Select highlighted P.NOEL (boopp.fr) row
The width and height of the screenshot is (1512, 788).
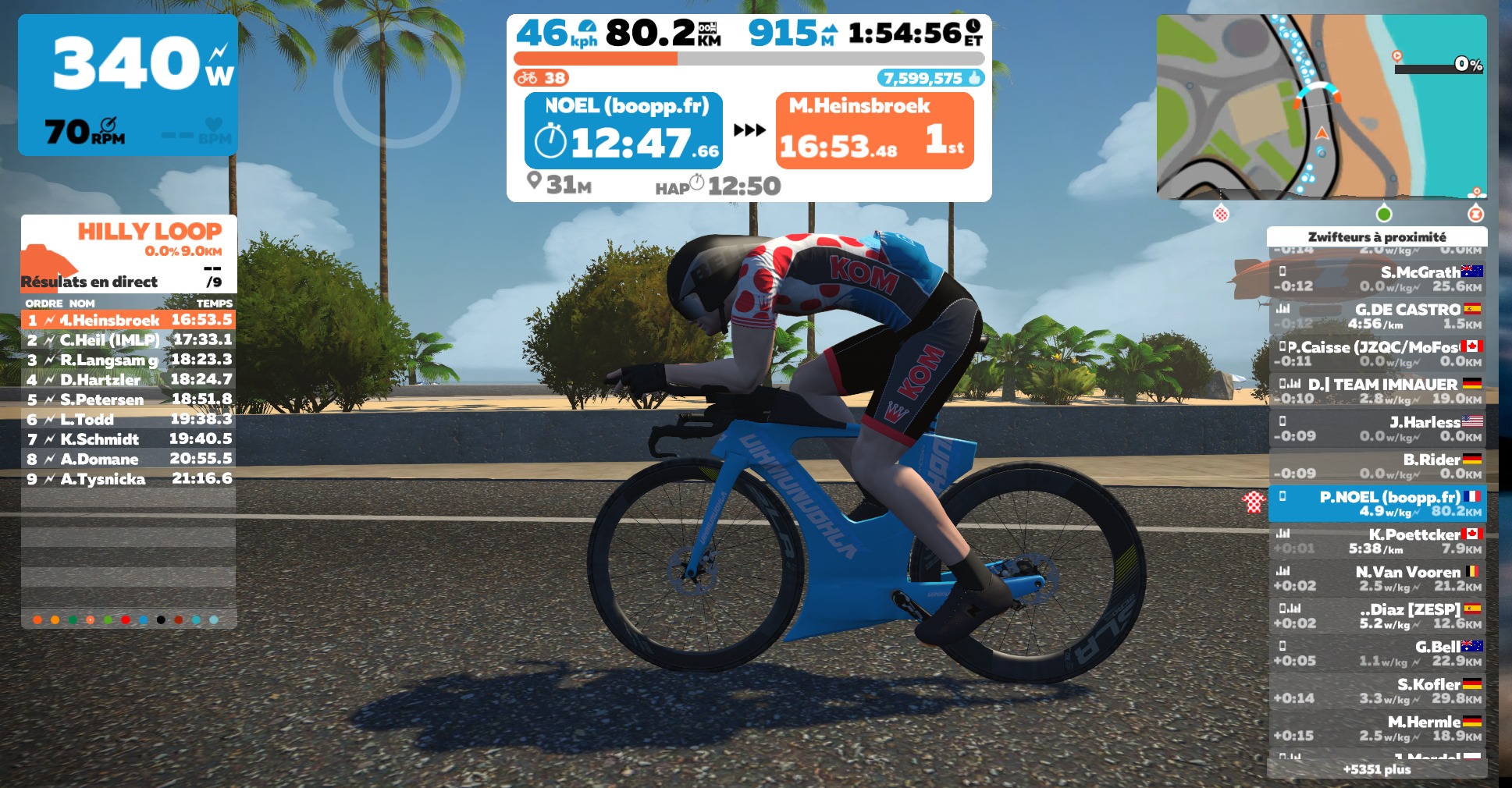pos(1378,503)
